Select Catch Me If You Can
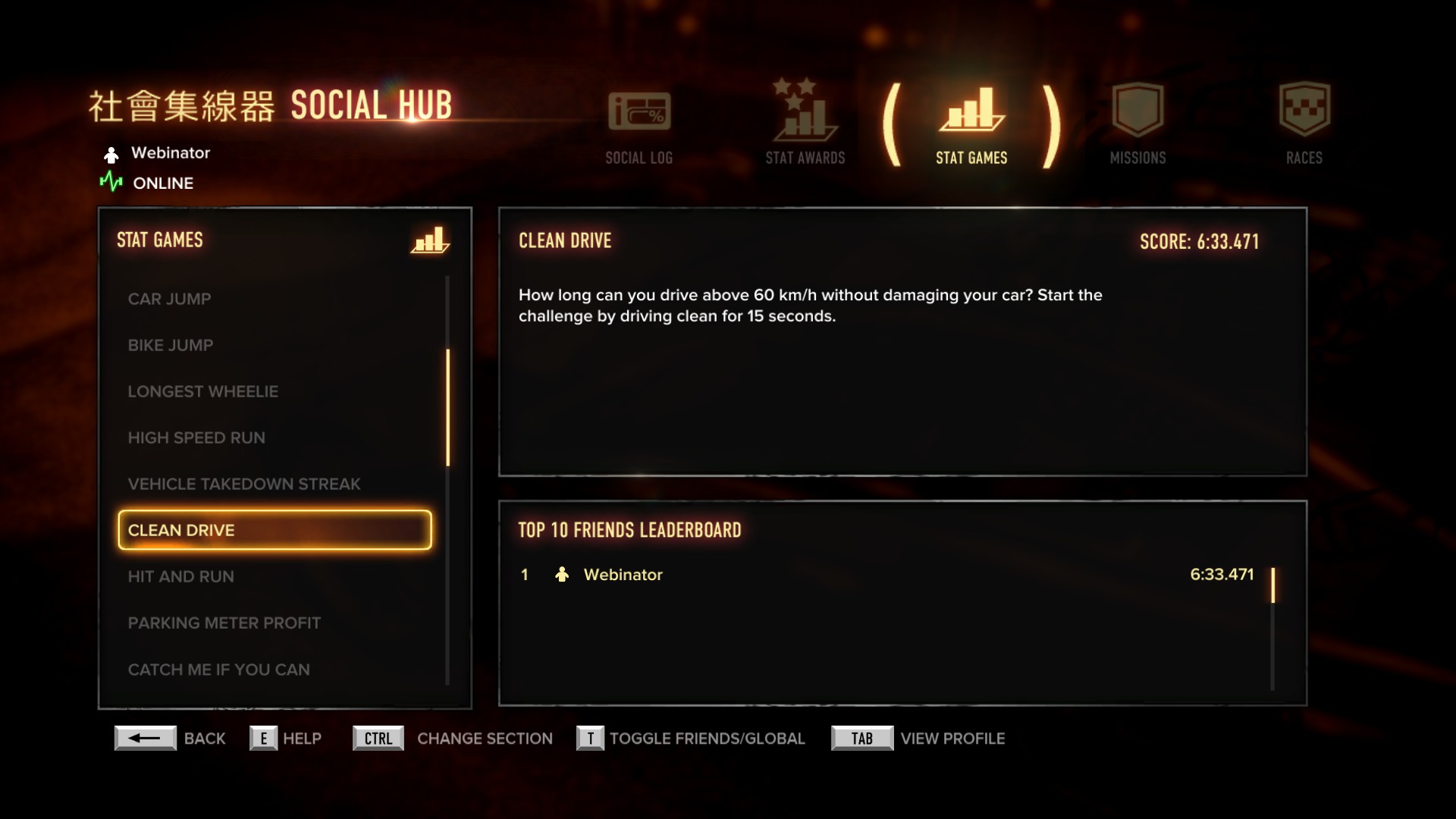Viewport: 1456px width, 819px height. coord(218,670)
